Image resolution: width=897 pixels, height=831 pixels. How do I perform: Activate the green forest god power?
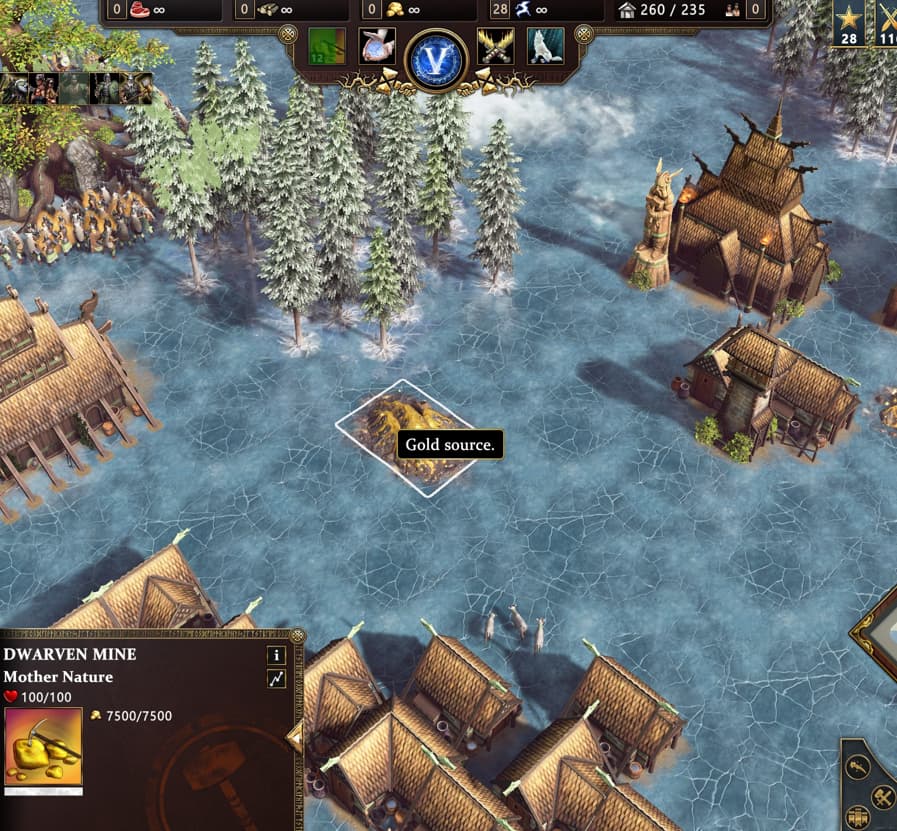pyautogui.click(x=327, y=46)
